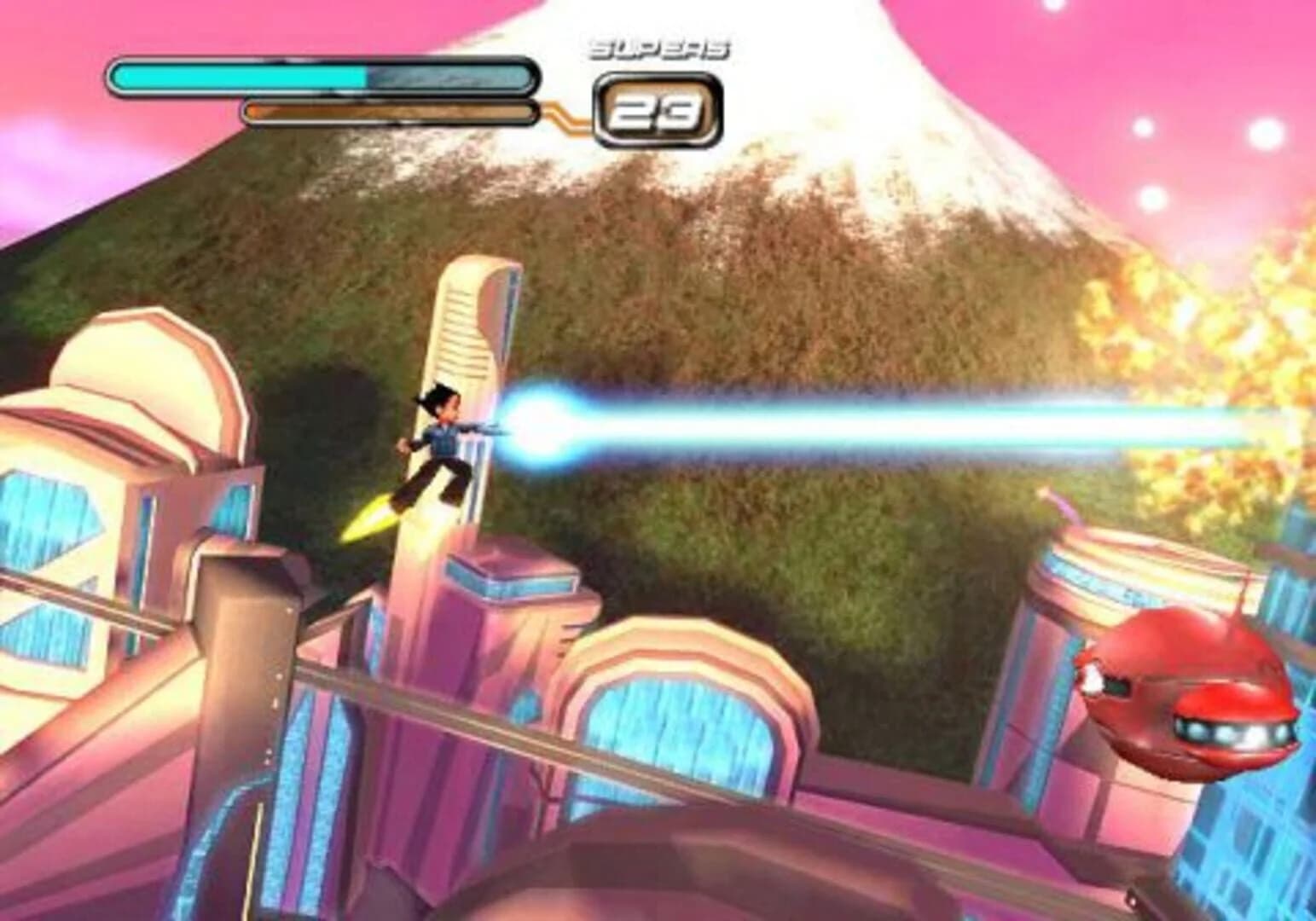Screen dimensions: 1316x921
Task: Click Astro's rocket boot flame
Action: (x=368, y=520)
